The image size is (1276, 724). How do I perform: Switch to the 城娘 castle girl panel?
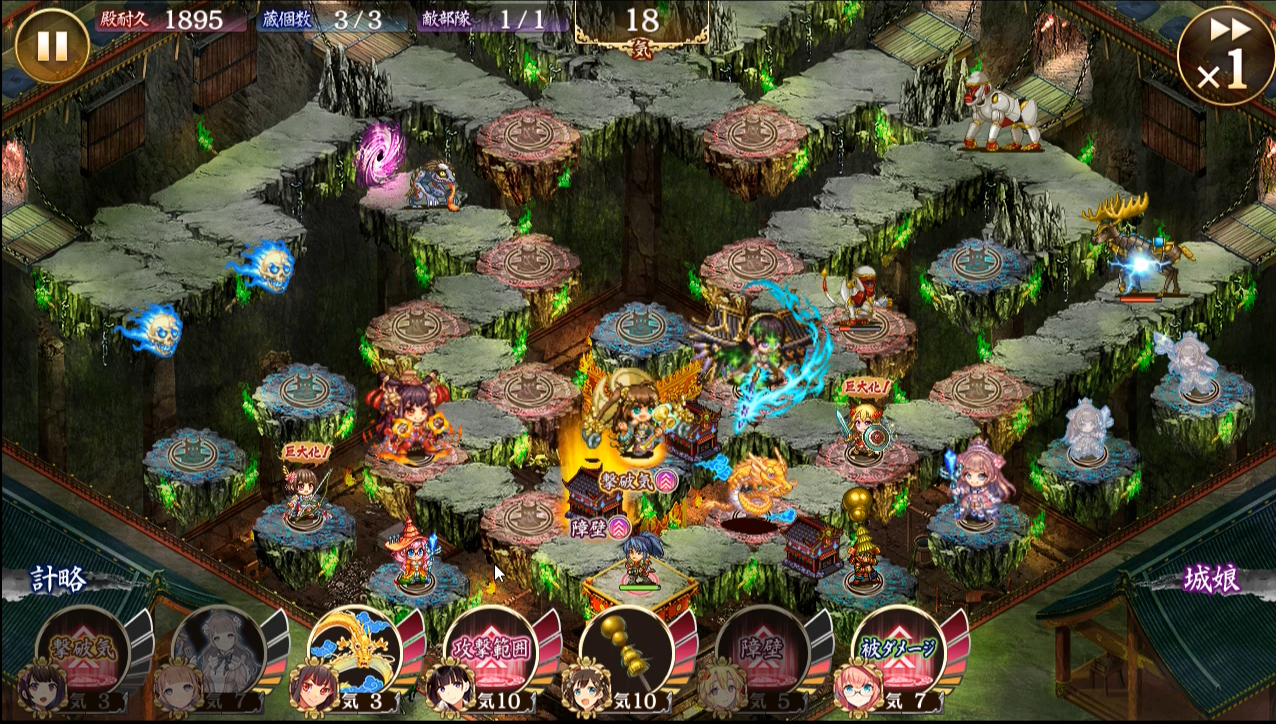[x=1211, y=579]
